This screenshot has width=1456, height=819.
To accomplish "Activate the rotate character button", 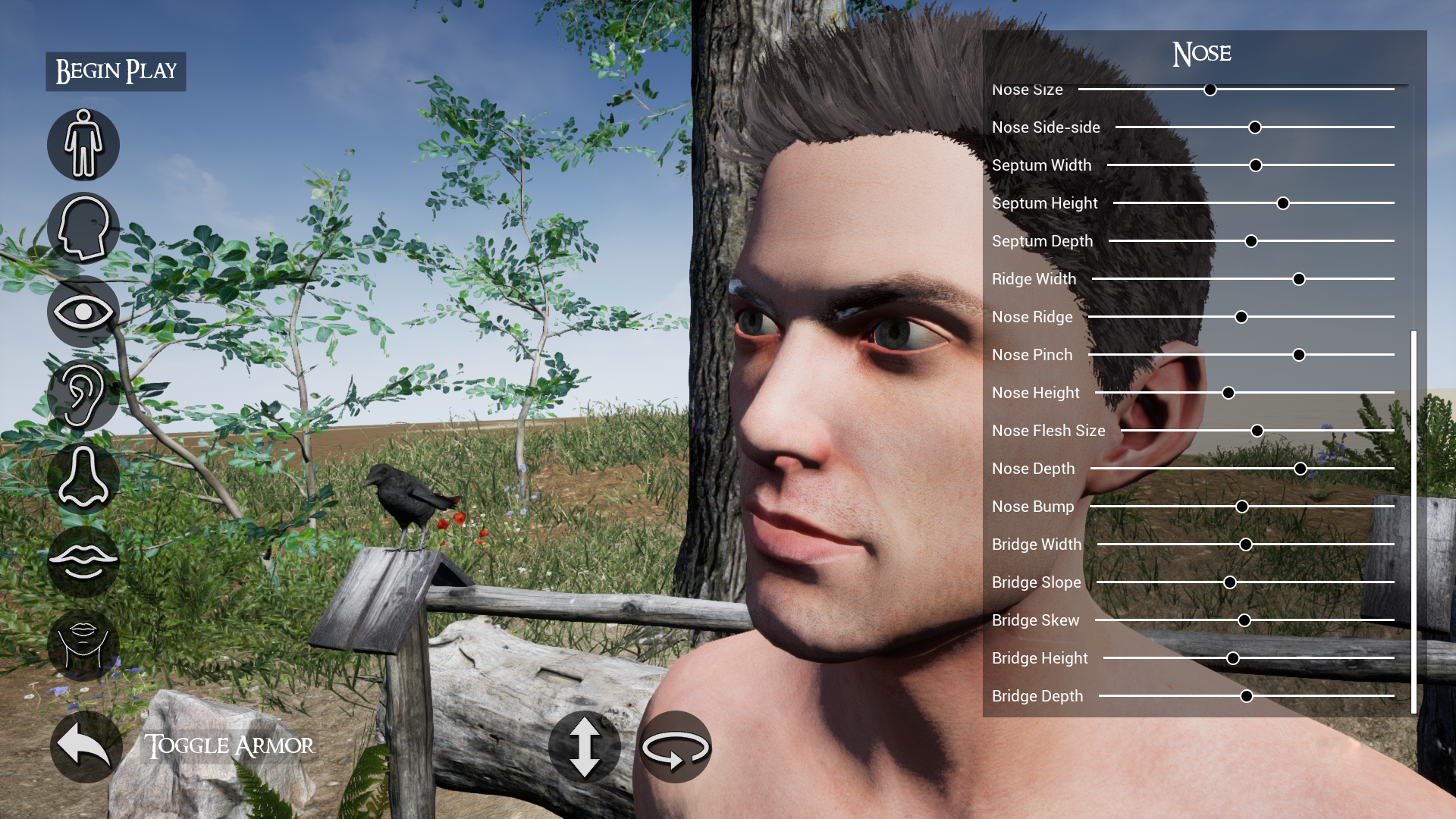I will 676,746.
